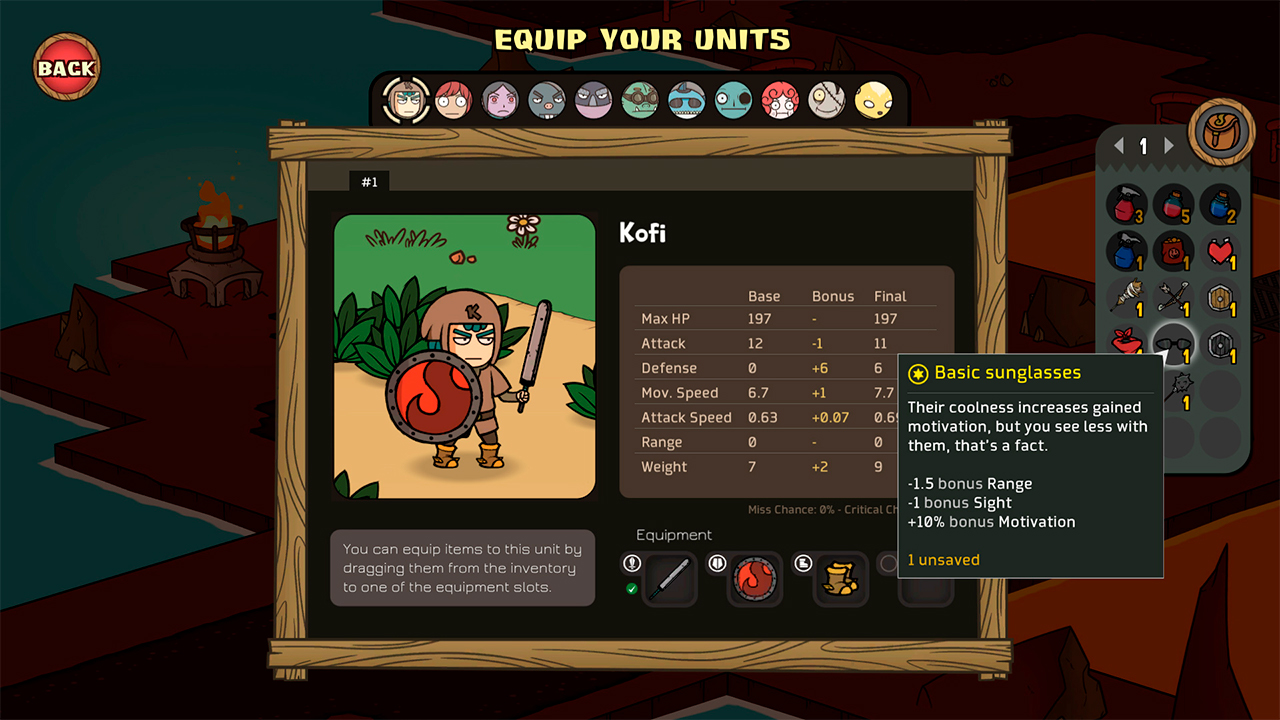Select the Basic sunglasses in the inventory
Viewport: 1280px width, 720px height.
(1175, 343)
